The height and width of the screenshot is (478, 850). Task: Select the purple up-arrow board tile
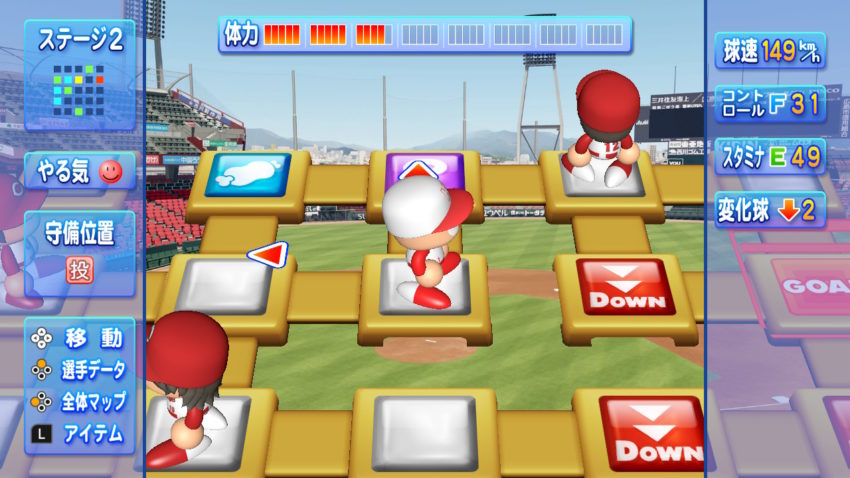click(423, 167)
